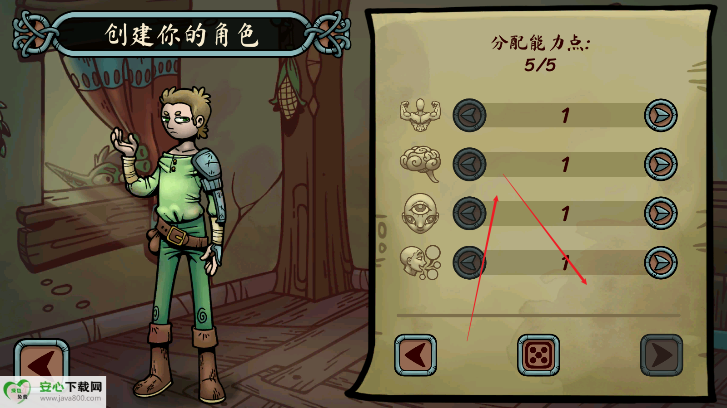This screenshot has height=408, width=727.
Task: Decrease the third-eye perception attribute
Action: tap(470, 212)
